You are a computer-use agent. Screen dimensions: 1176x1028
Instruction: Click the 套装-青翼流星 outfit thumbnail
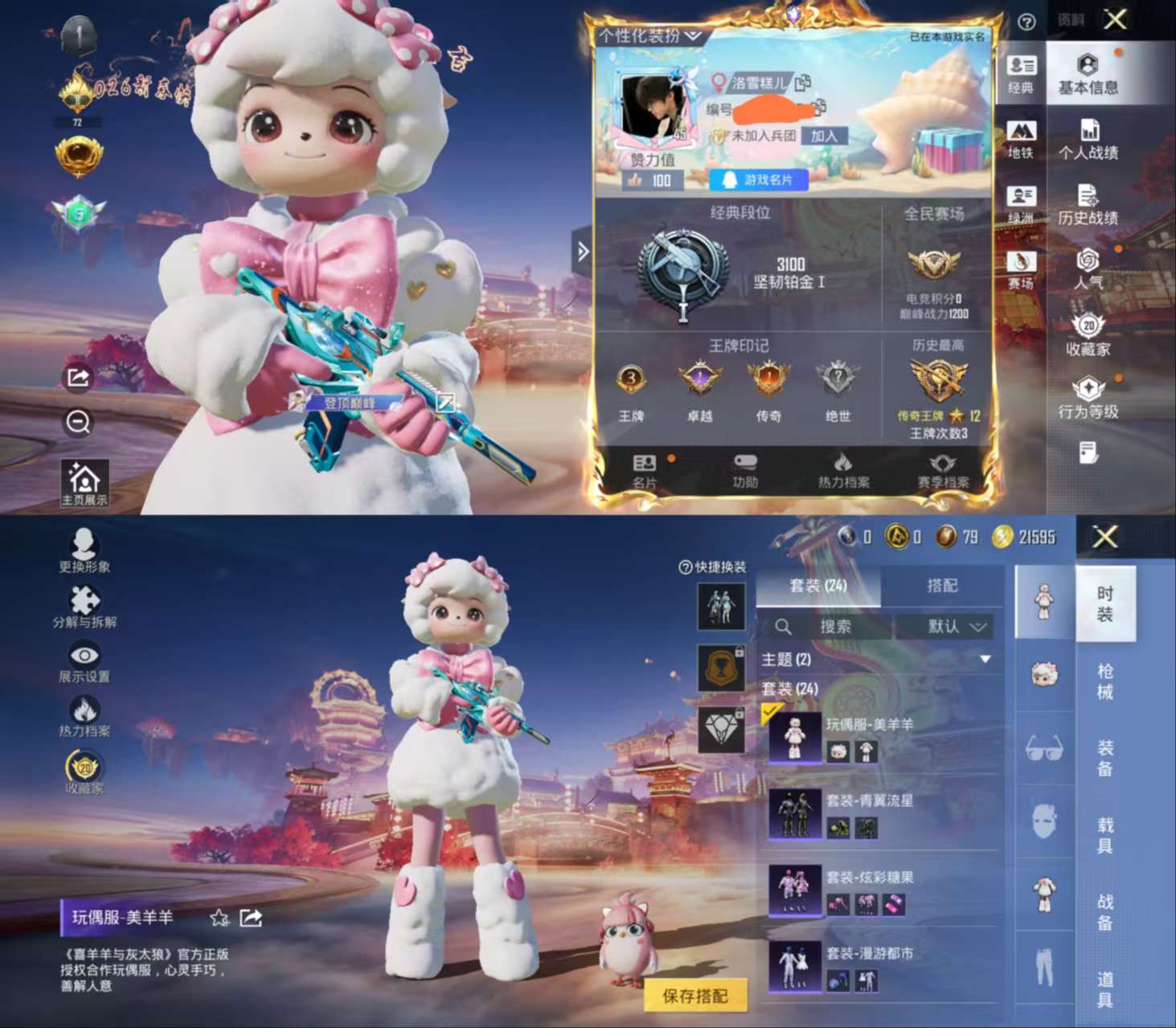click(797, 814)
